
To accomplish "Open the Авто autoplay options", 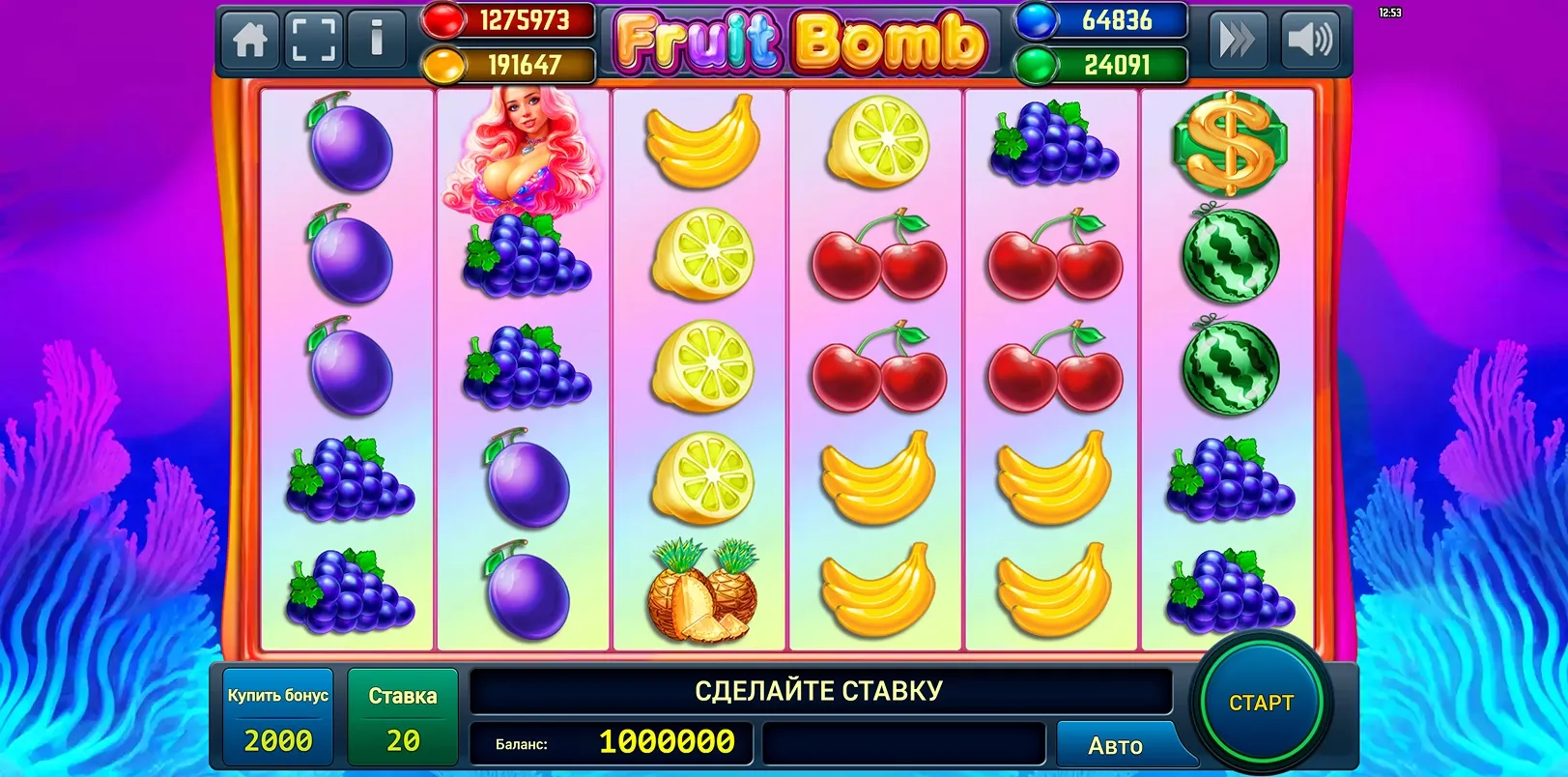I will coord(1116,744).
